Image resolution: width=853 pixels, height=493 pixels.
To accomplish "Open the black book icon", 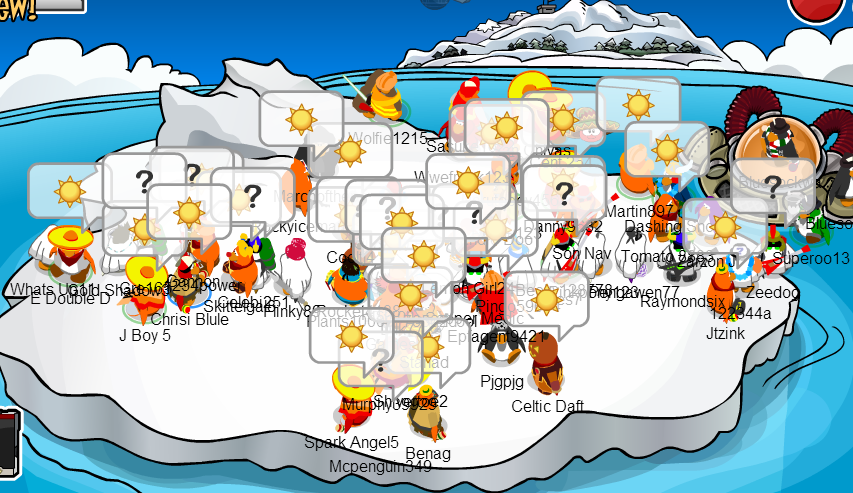I will (x=7, y=438).
